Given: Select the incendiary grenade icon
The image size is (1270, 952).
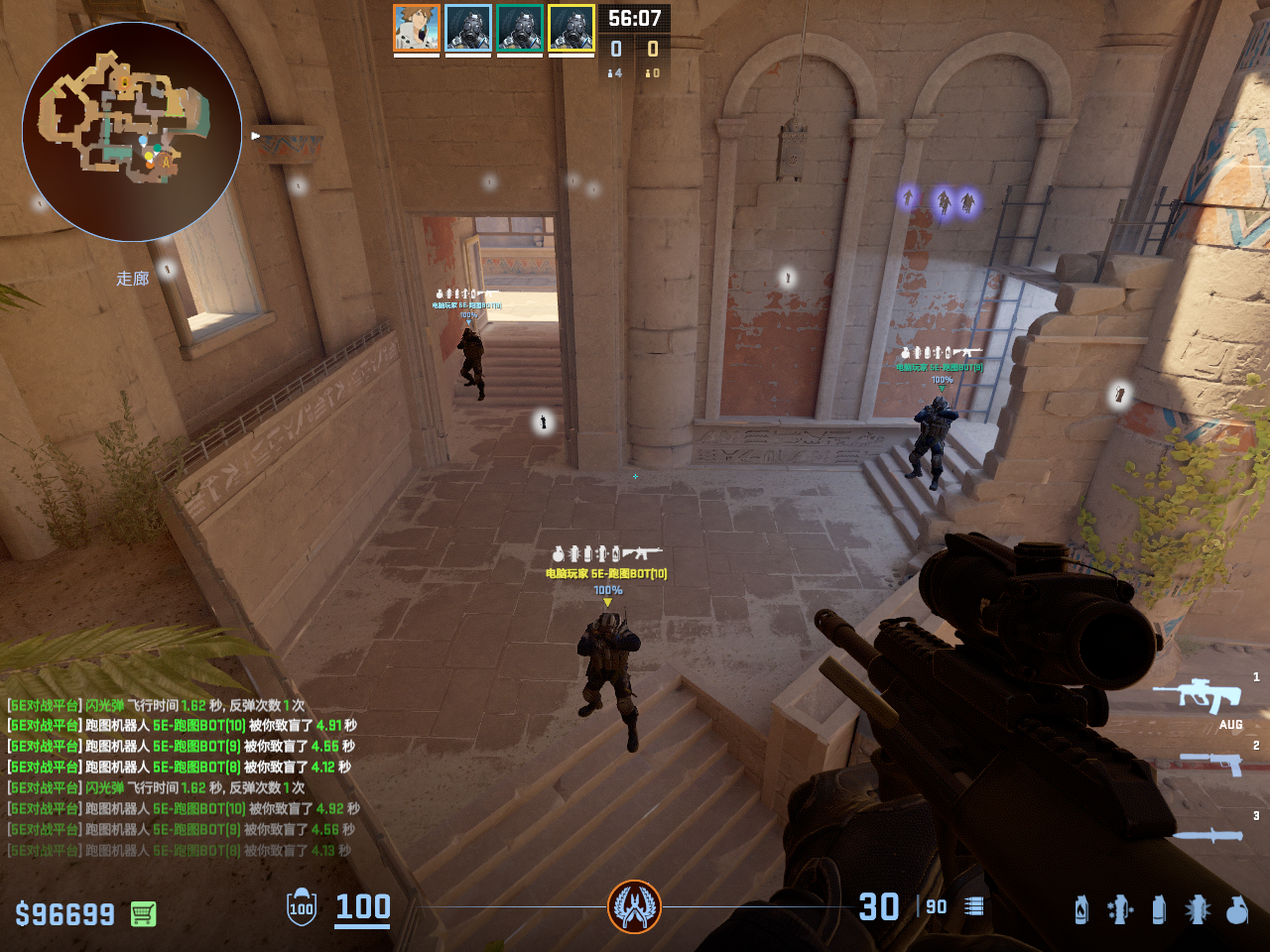Looking at the screenshot, I should [1081, 909].
